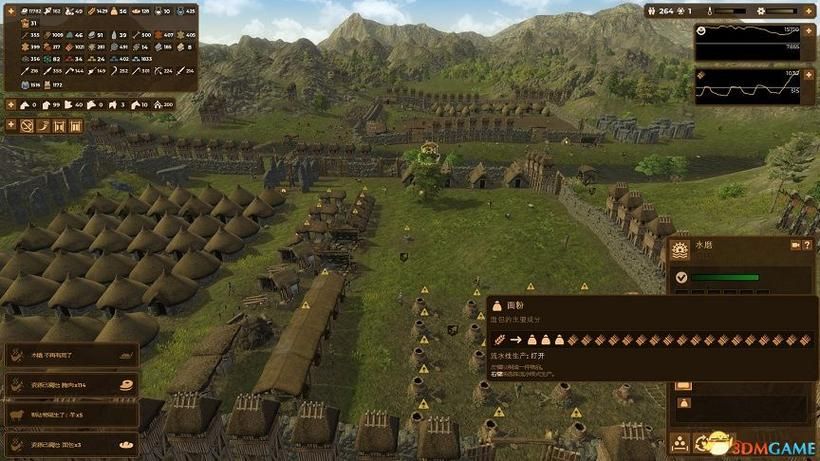Select the crossed-circle tool icon
This screenshot has width=820, height=461.
(28, 126)
